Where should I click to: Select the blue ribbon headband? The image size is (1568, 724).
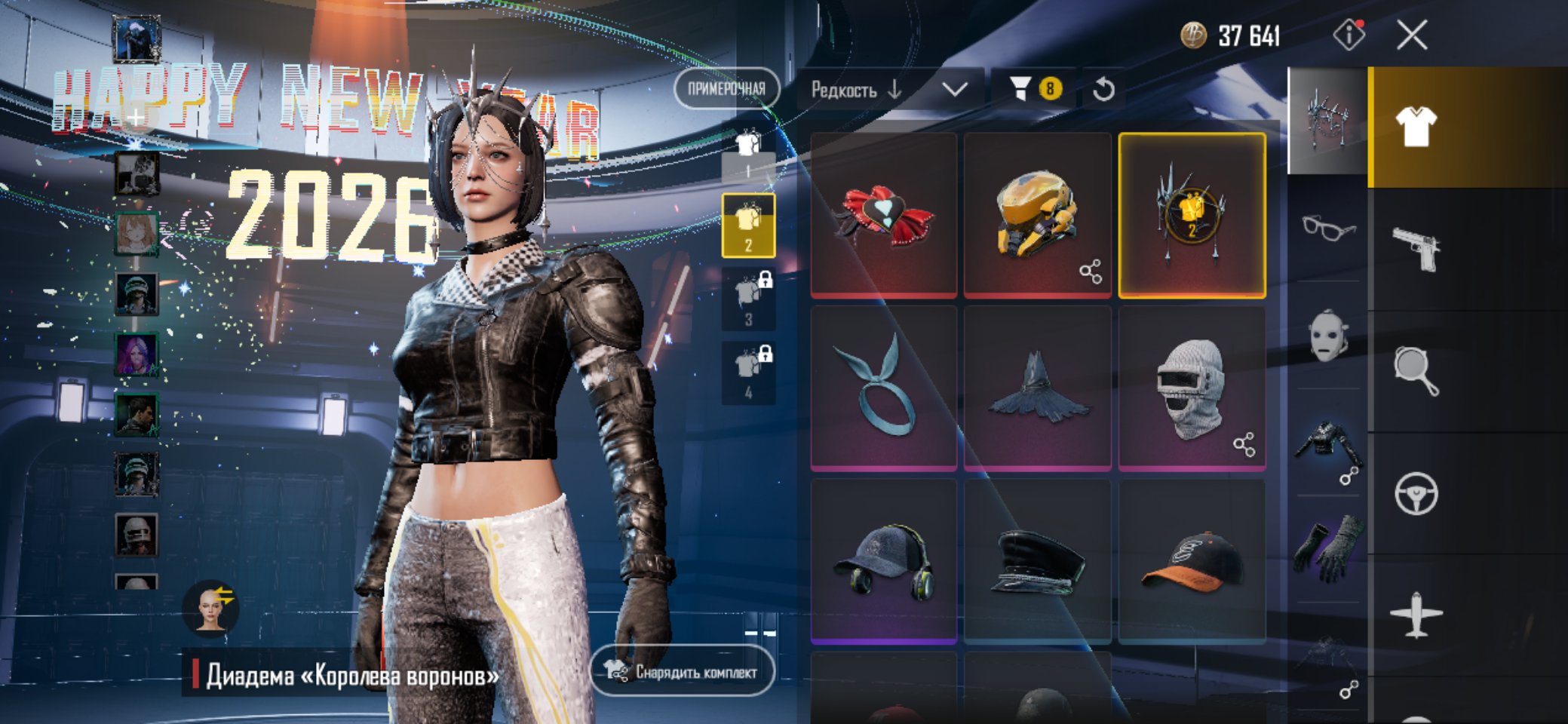click(883, 388)
